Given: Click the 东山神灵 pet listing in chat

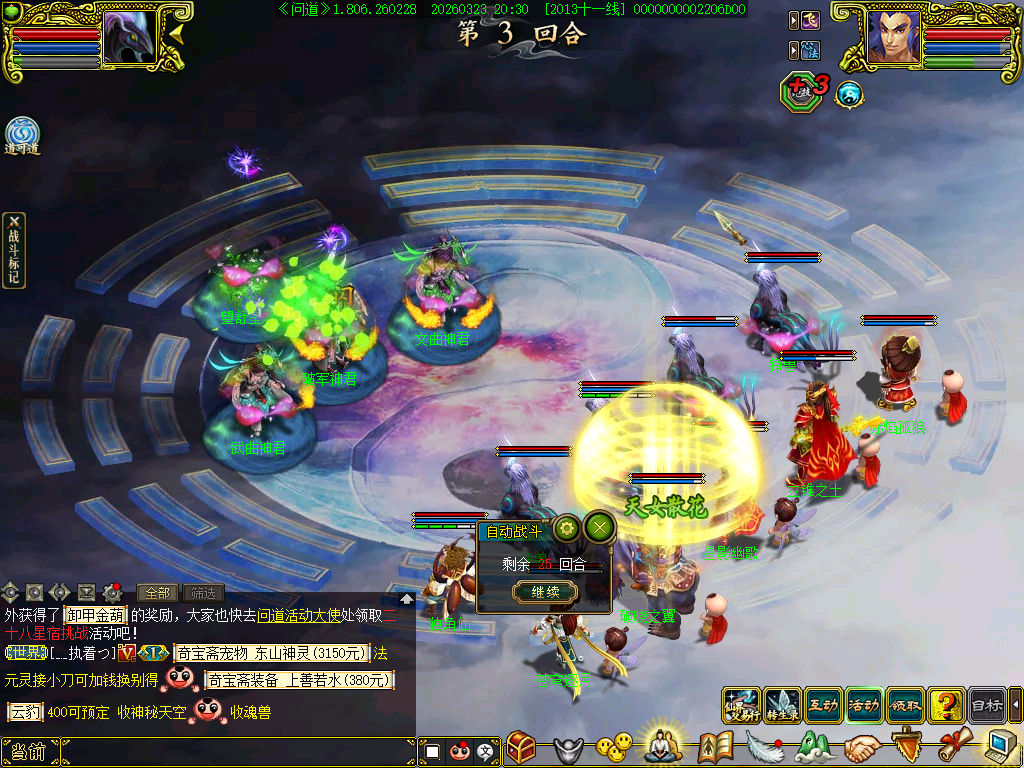Looking at the screenshot, I should 283,653.
